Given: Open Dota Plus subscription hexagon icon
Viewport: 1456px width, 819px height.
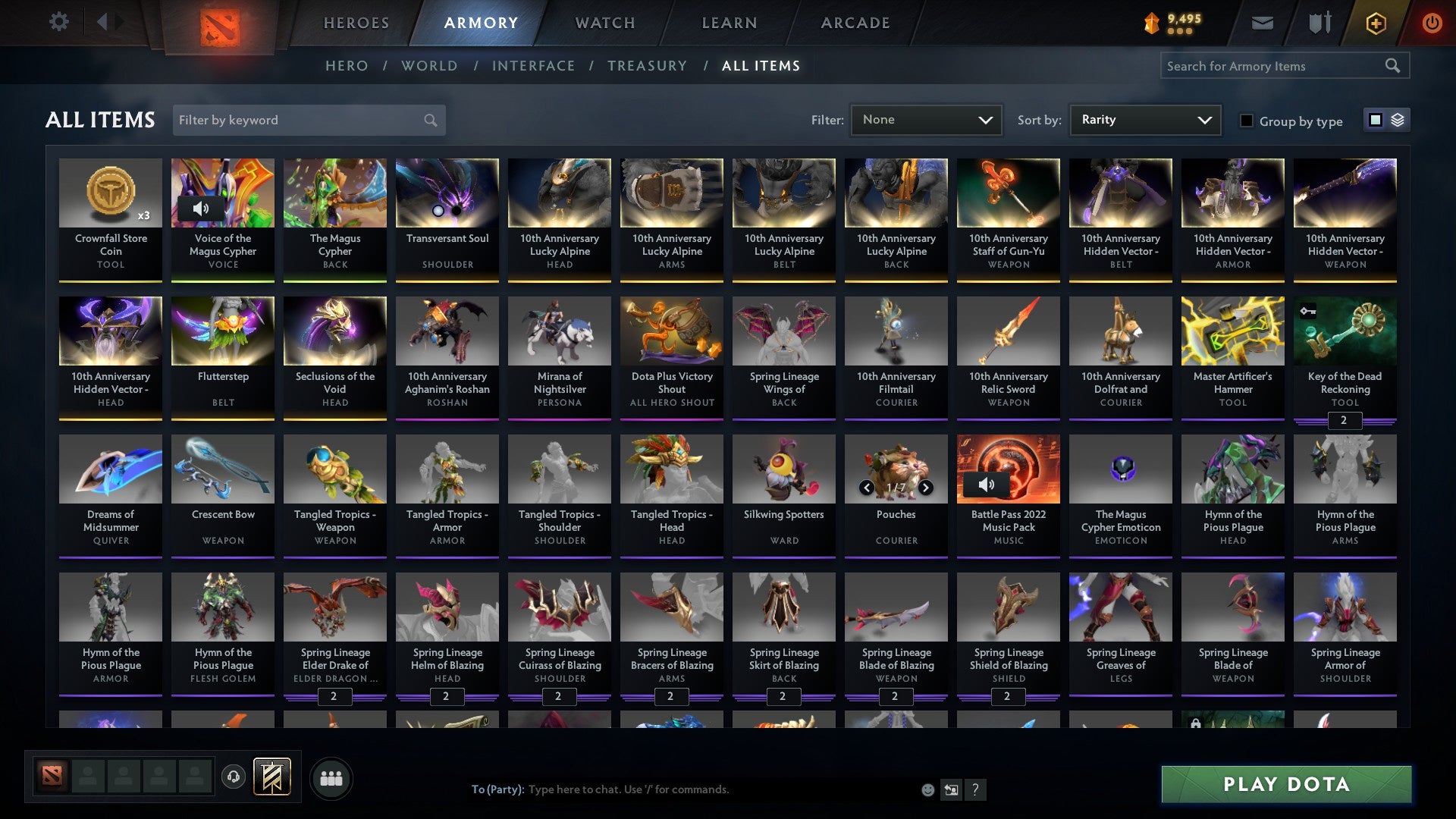Looking at the screenshot, I should [x=1375, y=23].
